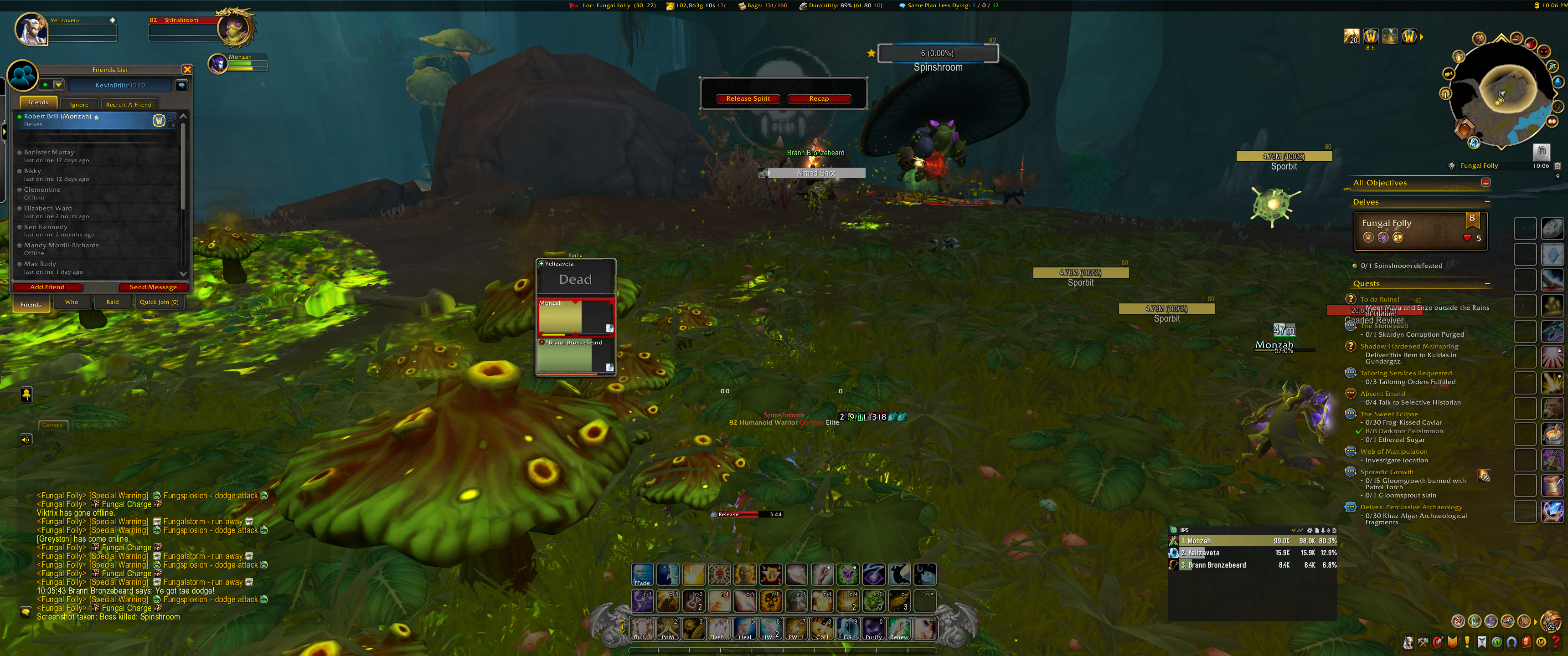1568x656 pixels.
Task: Open the Raid tab
Action: point(113,302)
